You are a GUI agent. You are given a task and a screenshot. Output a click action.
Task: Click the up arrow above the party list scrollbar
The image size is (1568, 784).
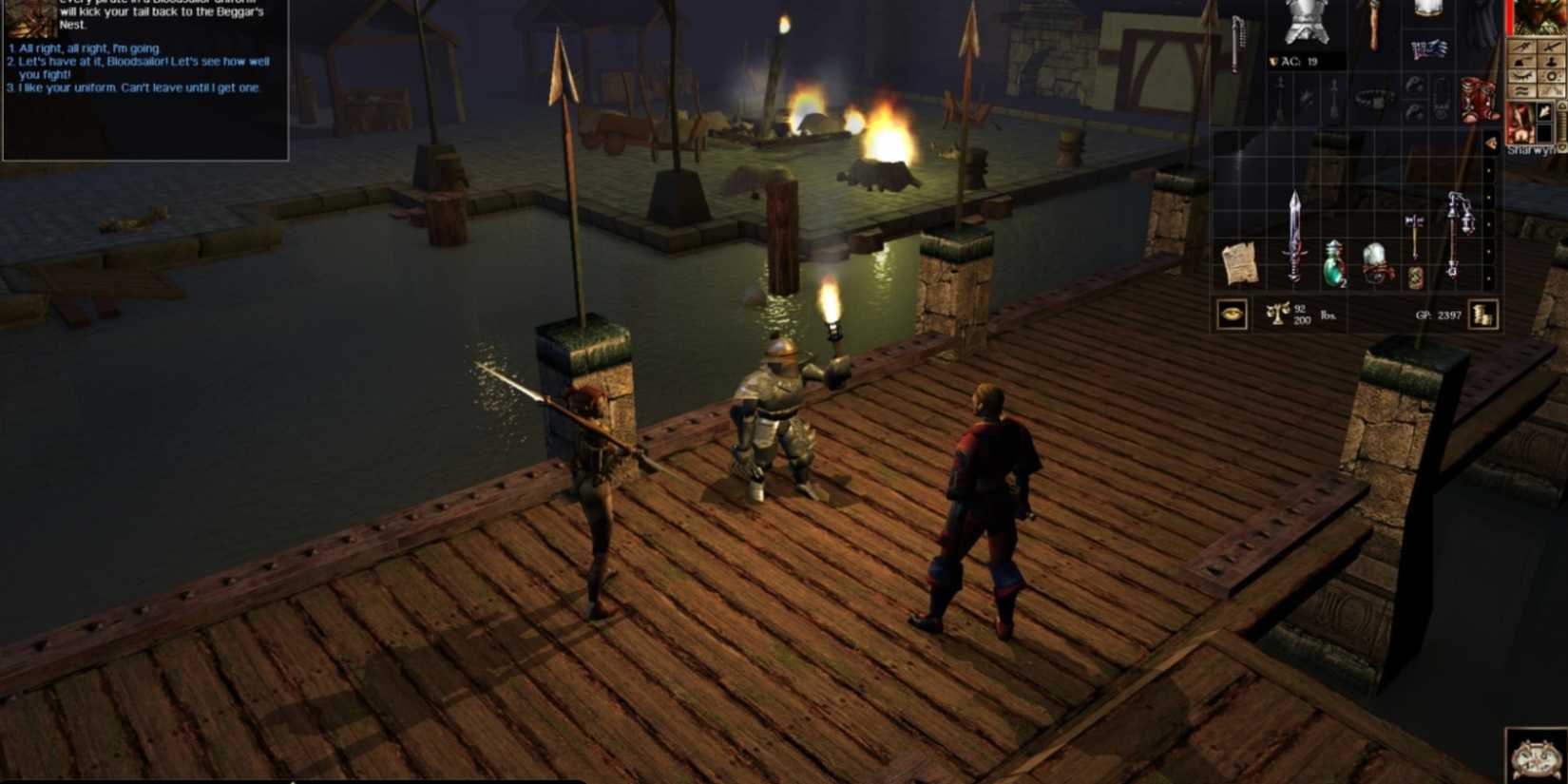1561,105
